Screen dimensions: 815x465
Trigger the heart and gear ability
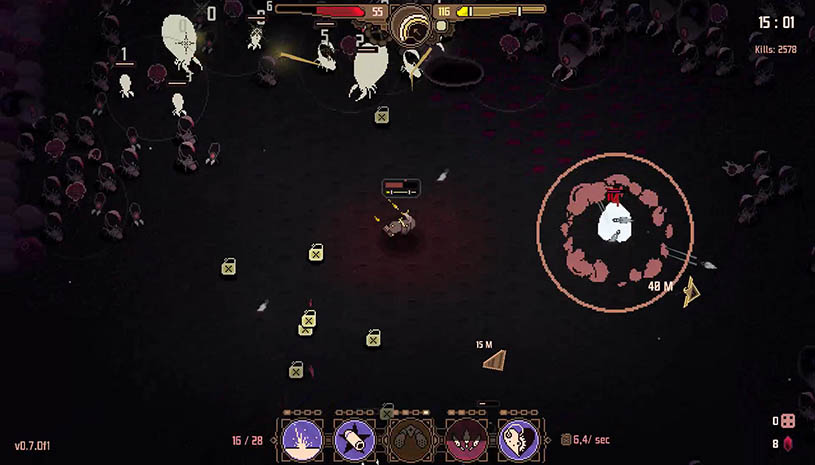(x=518, y=439)
